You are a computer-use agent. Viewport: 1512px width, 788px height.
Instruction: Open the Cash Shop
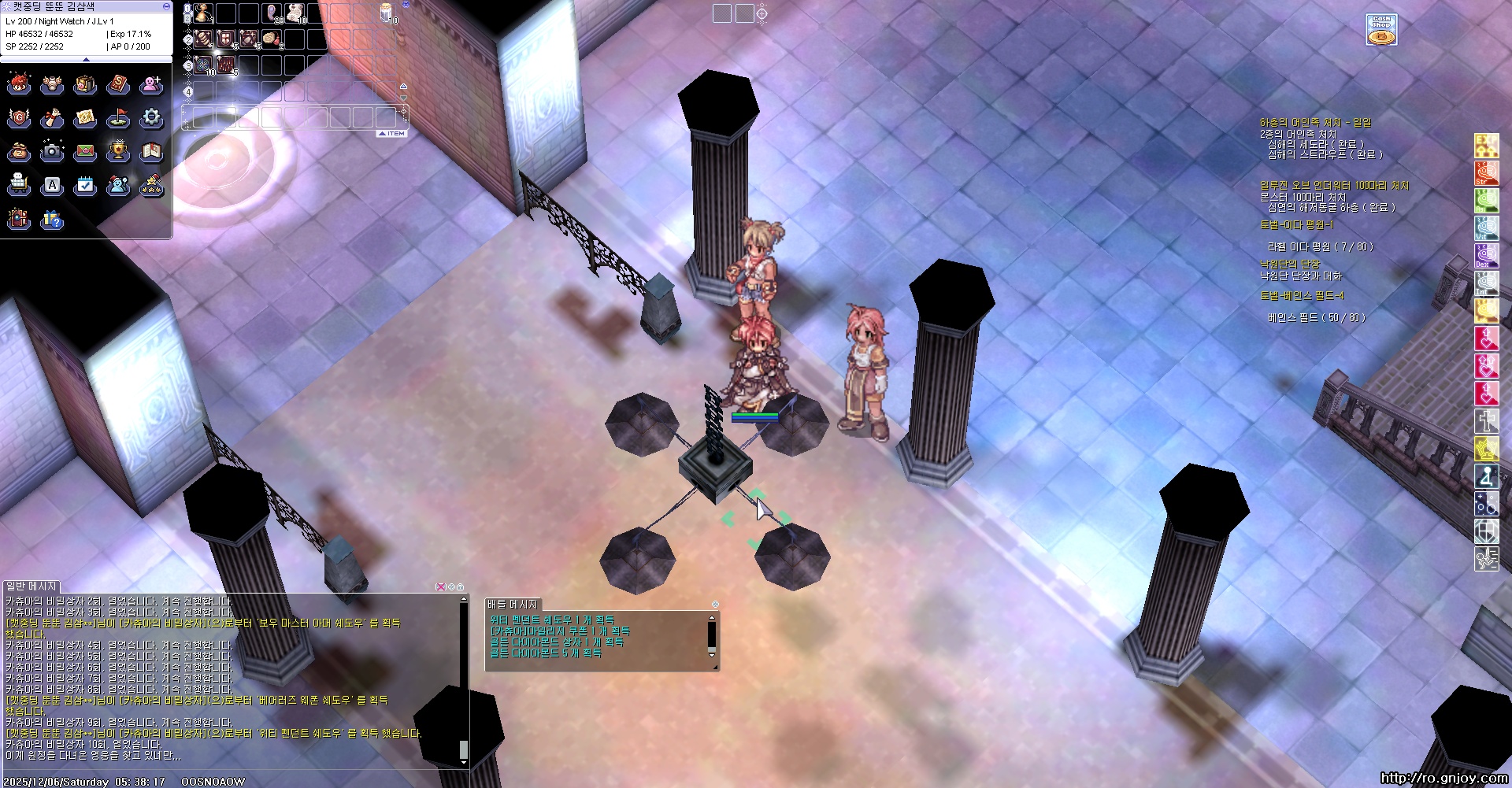[x=1381, y=30]
